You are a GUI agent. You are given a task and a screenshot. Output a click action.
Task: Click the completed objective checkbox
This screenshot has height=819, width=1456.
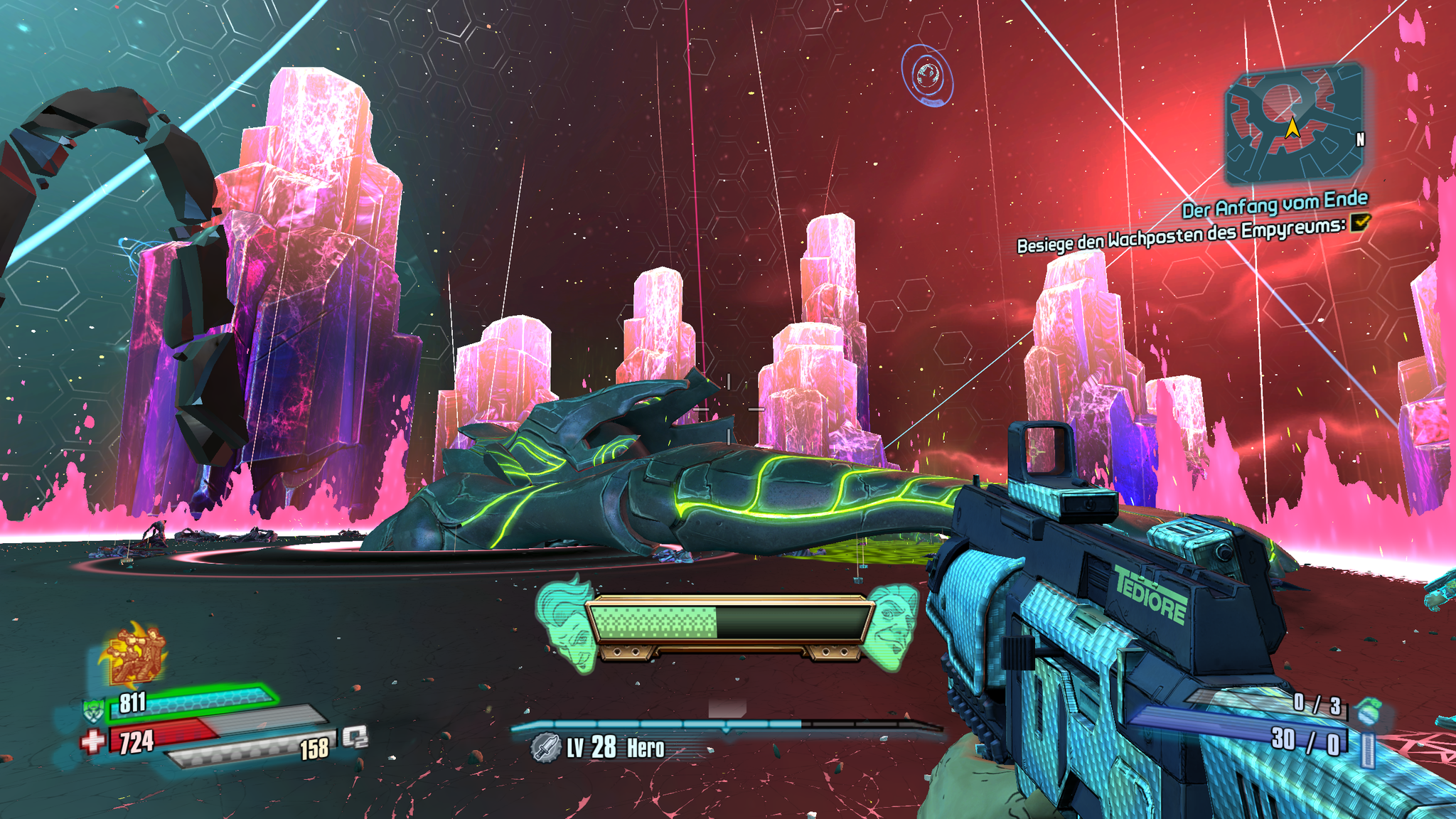[x=1359, y=223]
